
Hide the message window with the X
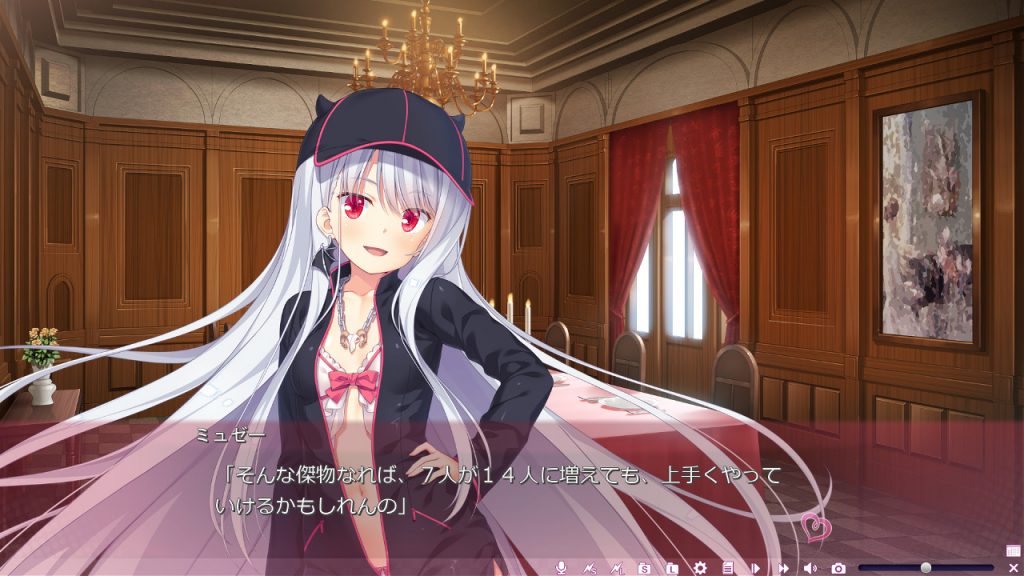tap(1013, 567)
